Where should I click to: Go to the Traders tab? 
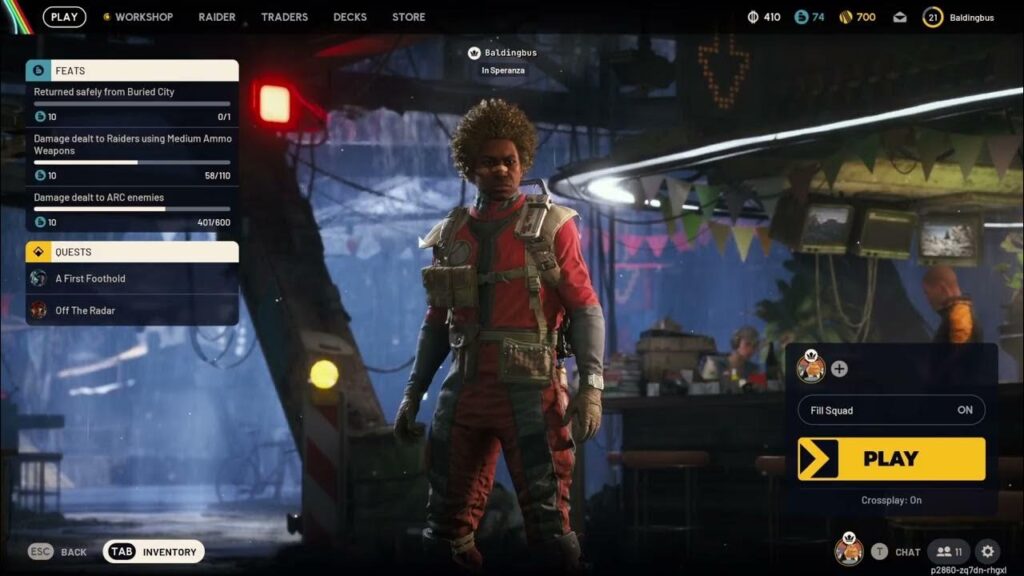point(284,17)
